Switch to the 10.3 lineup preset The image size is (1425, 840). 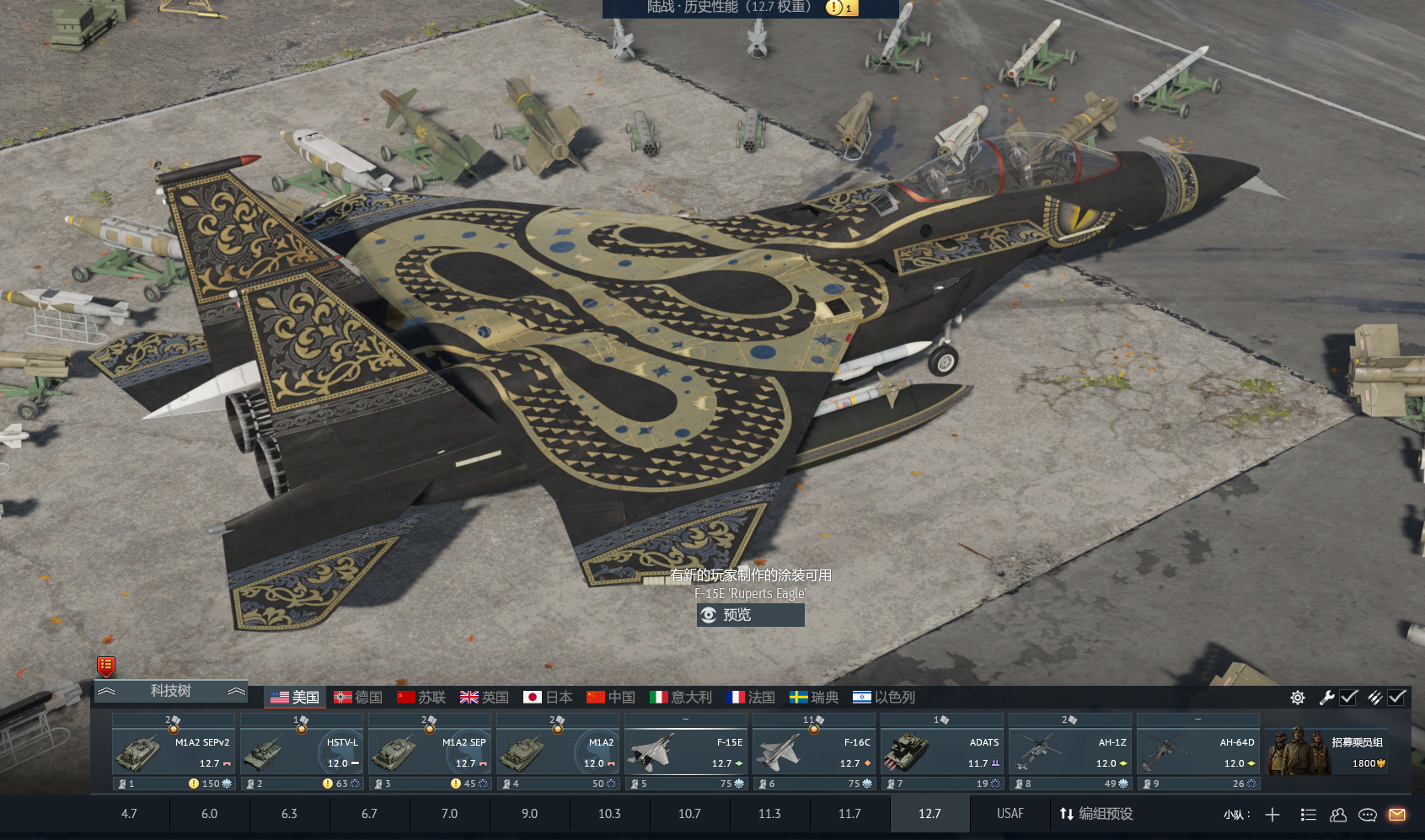(x=609, y=814)
